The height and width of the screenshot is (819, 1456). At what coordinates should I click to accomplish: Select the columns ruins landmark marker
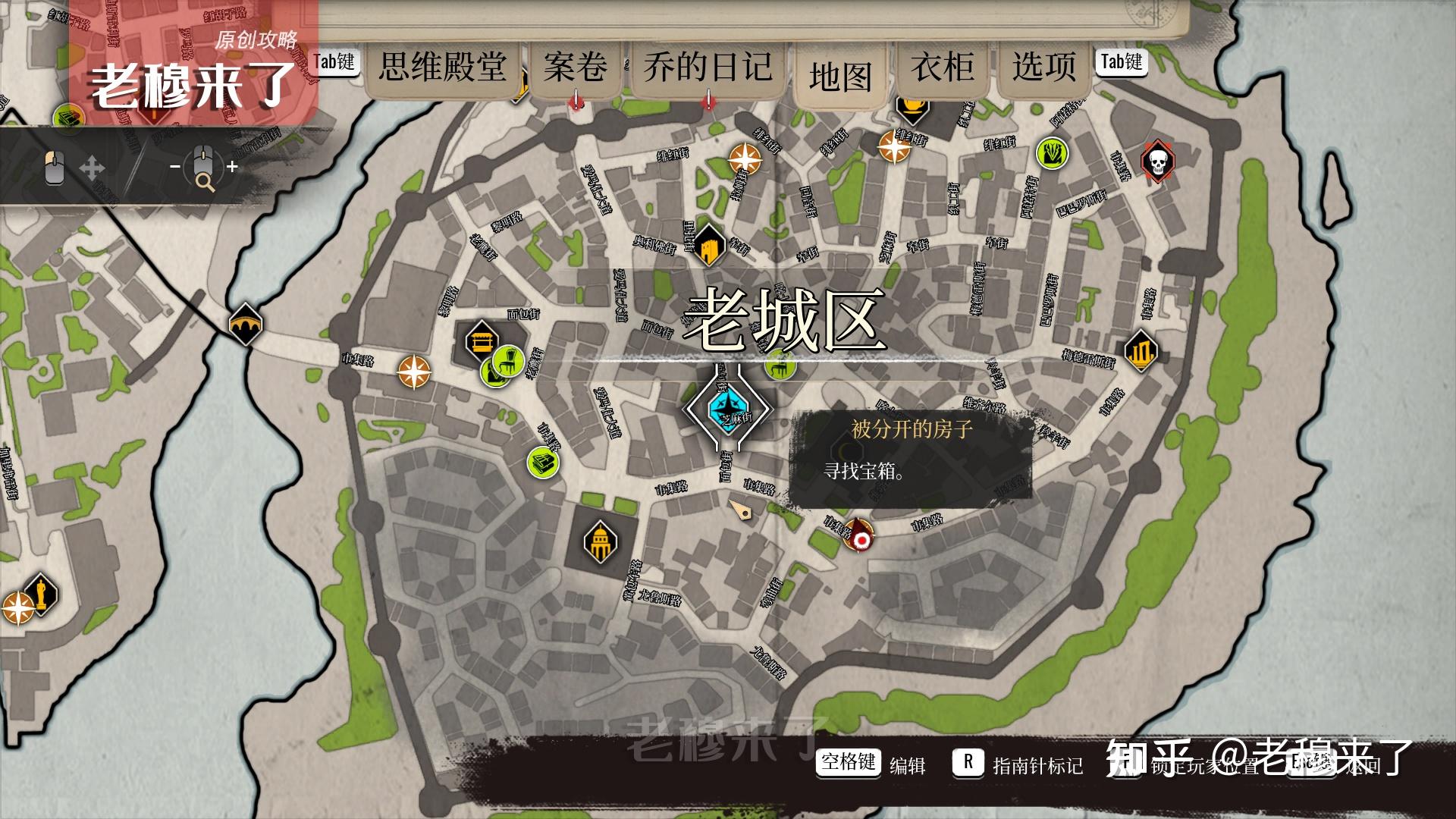tap(1141, 351)
